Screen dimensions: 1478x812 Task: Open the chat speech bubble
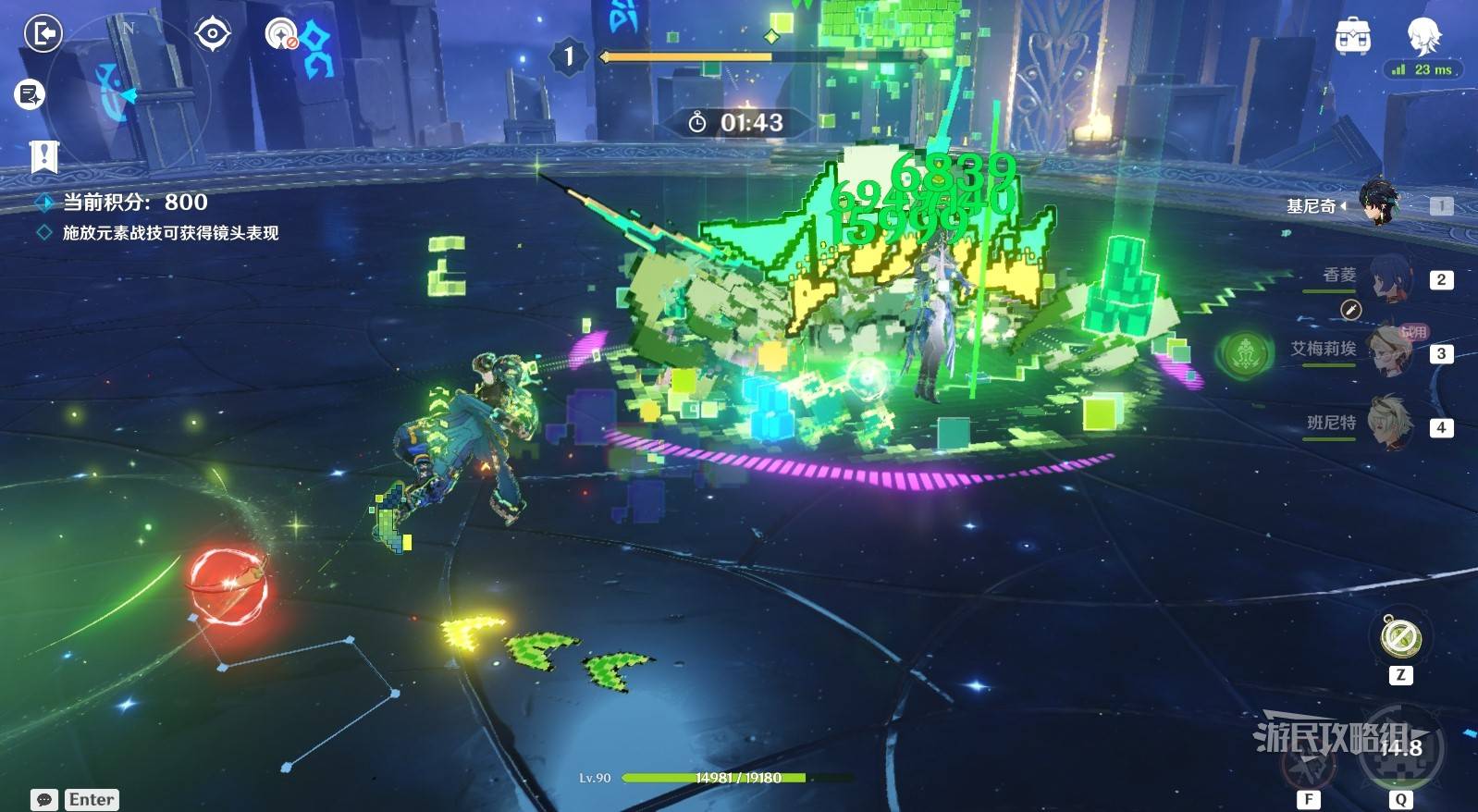(44, 800)
